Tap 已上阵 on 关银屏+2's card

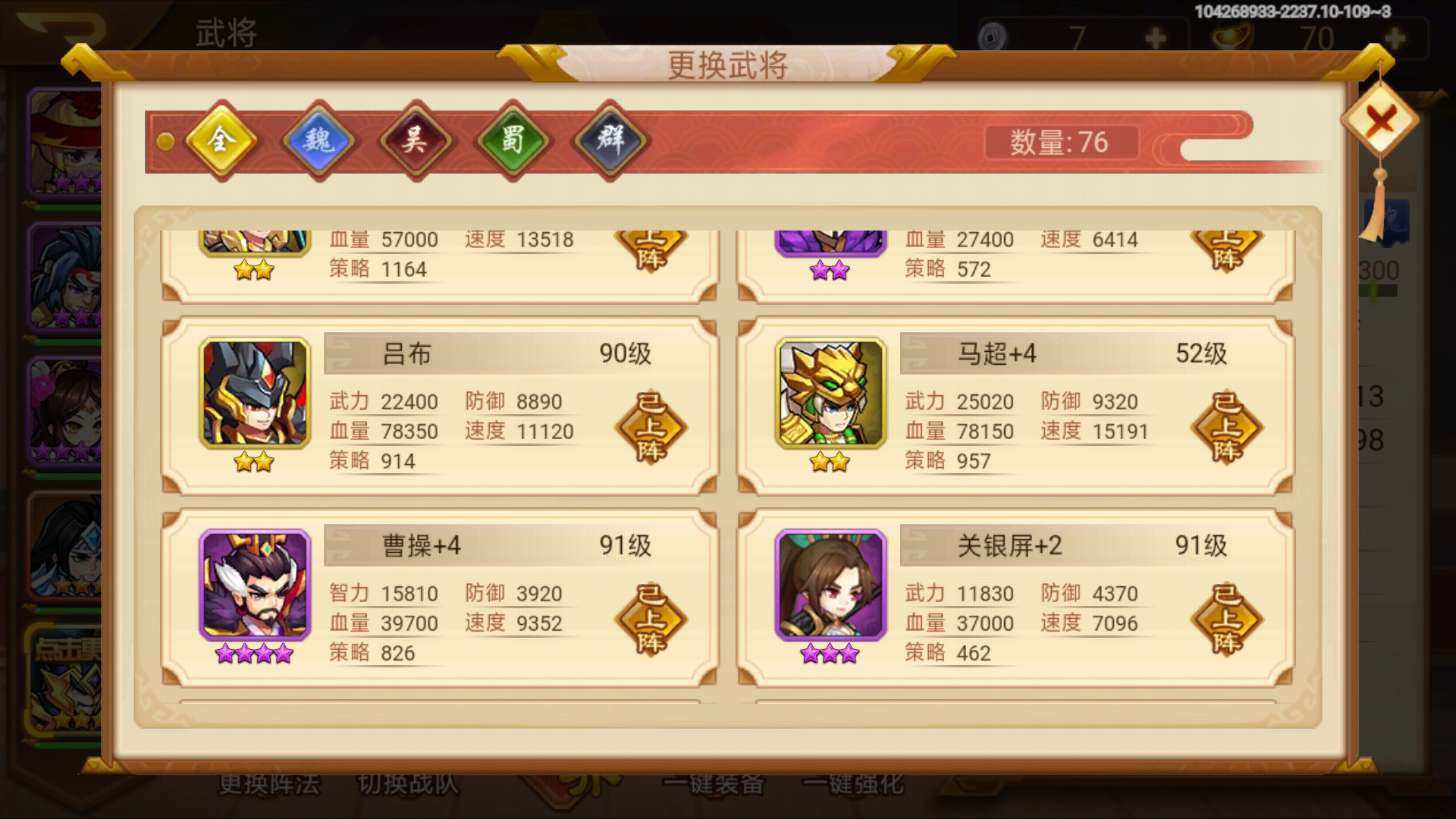click(1226, 619)
